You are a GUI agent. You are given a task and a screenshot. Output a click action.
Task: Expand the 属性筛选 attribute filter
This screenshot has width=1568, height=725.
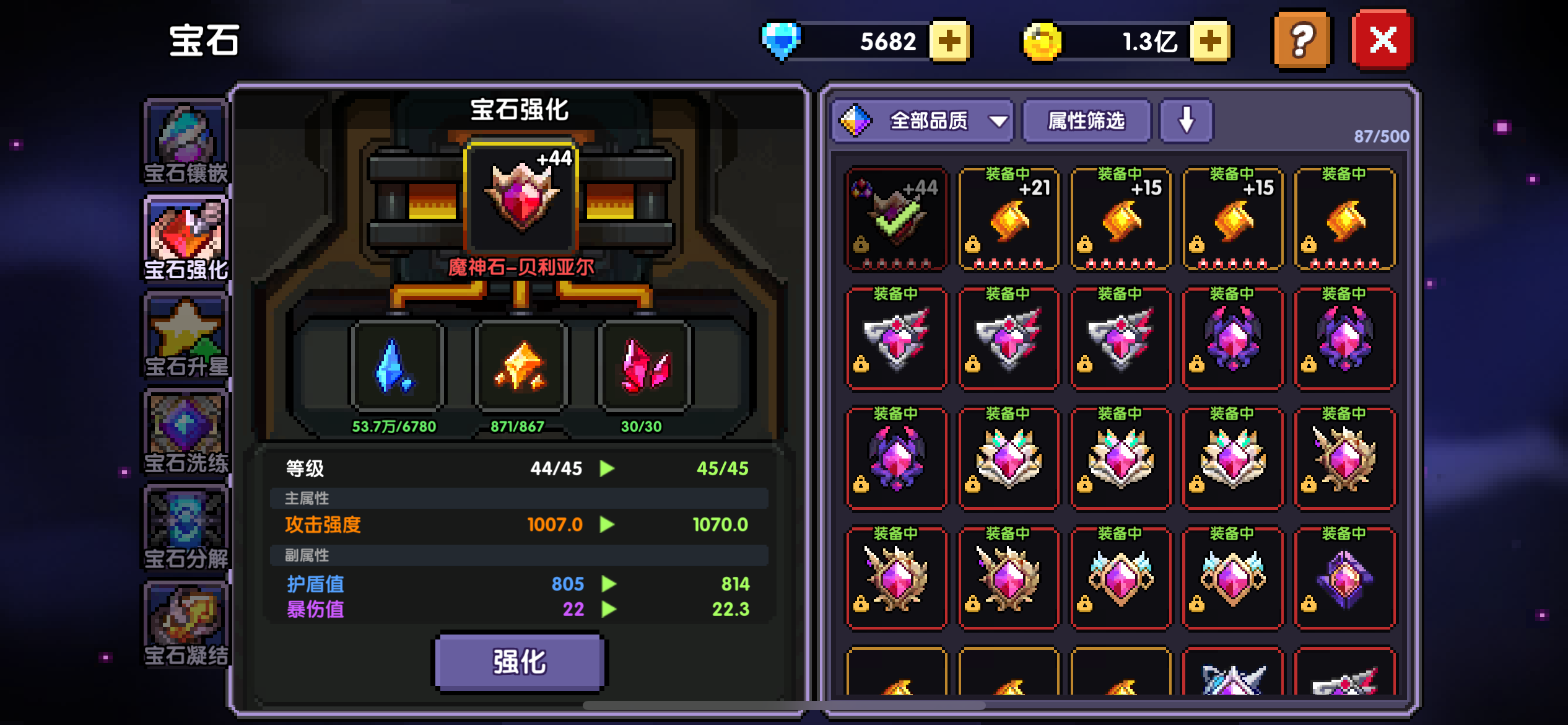pos(1087,121)
